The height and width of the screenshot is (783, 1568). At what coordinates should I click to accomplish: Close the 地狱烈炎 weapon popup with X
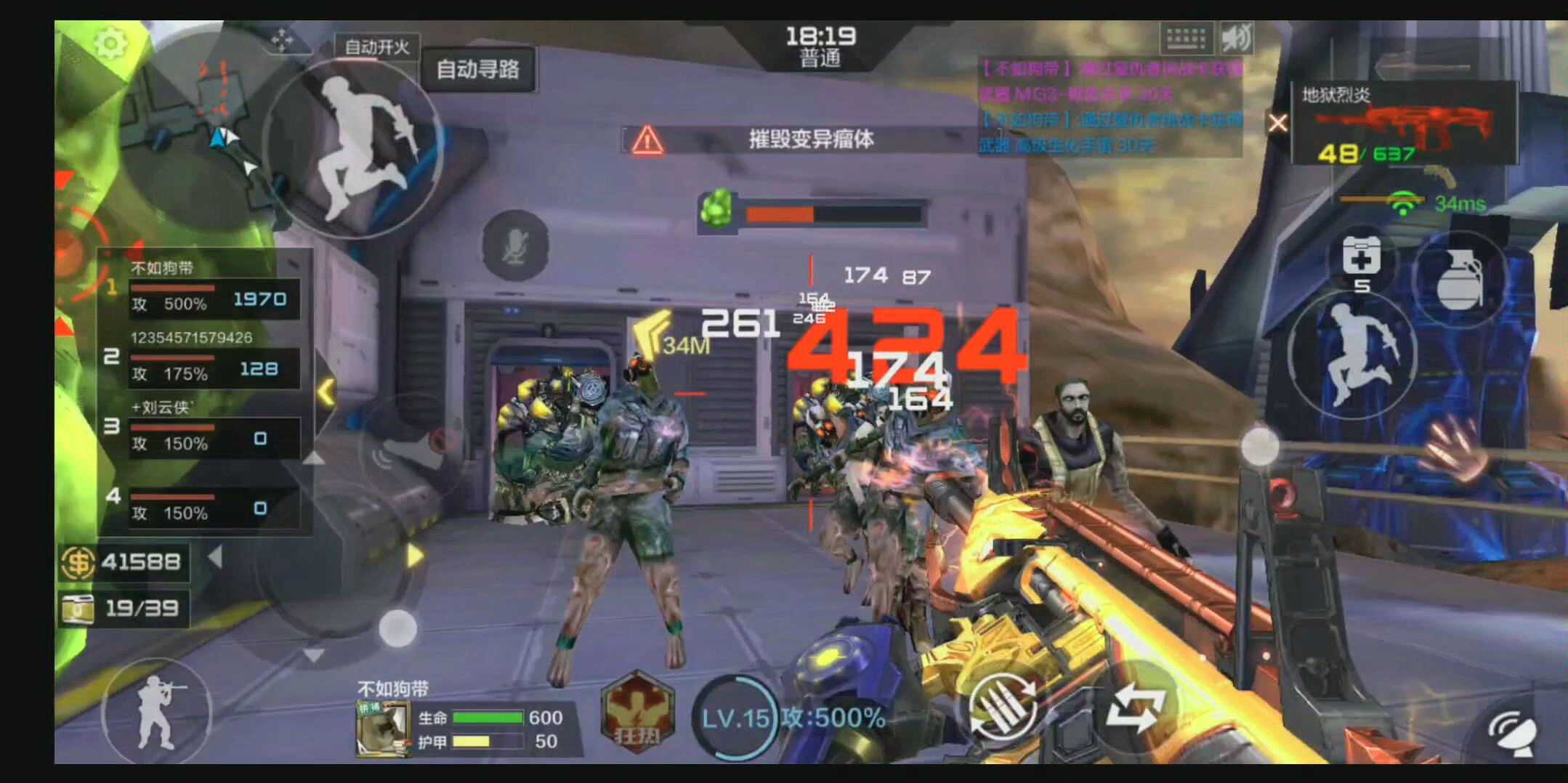pyautogui.click(x=1277, y=123)
